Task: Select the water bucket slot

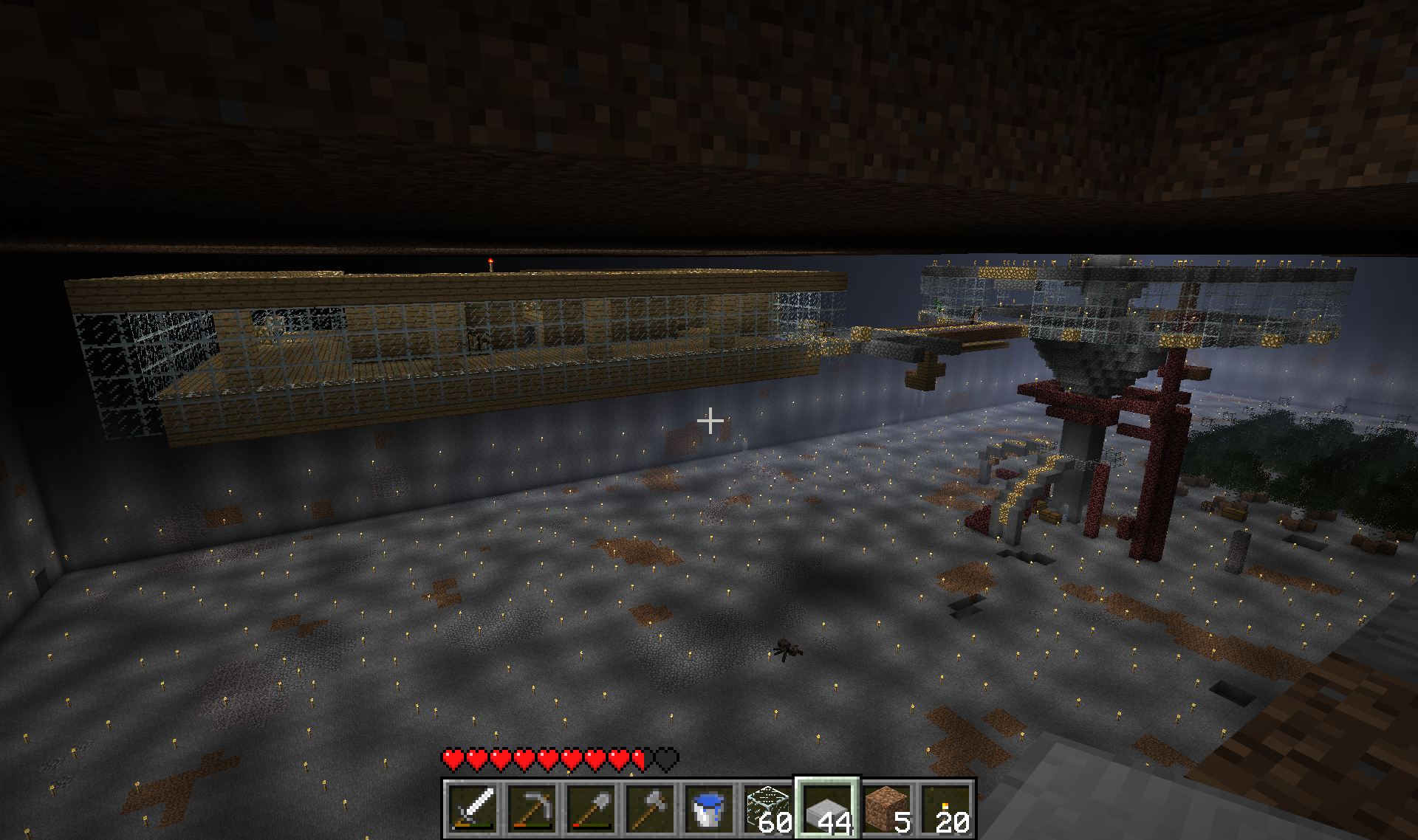Action: point(709,808)
